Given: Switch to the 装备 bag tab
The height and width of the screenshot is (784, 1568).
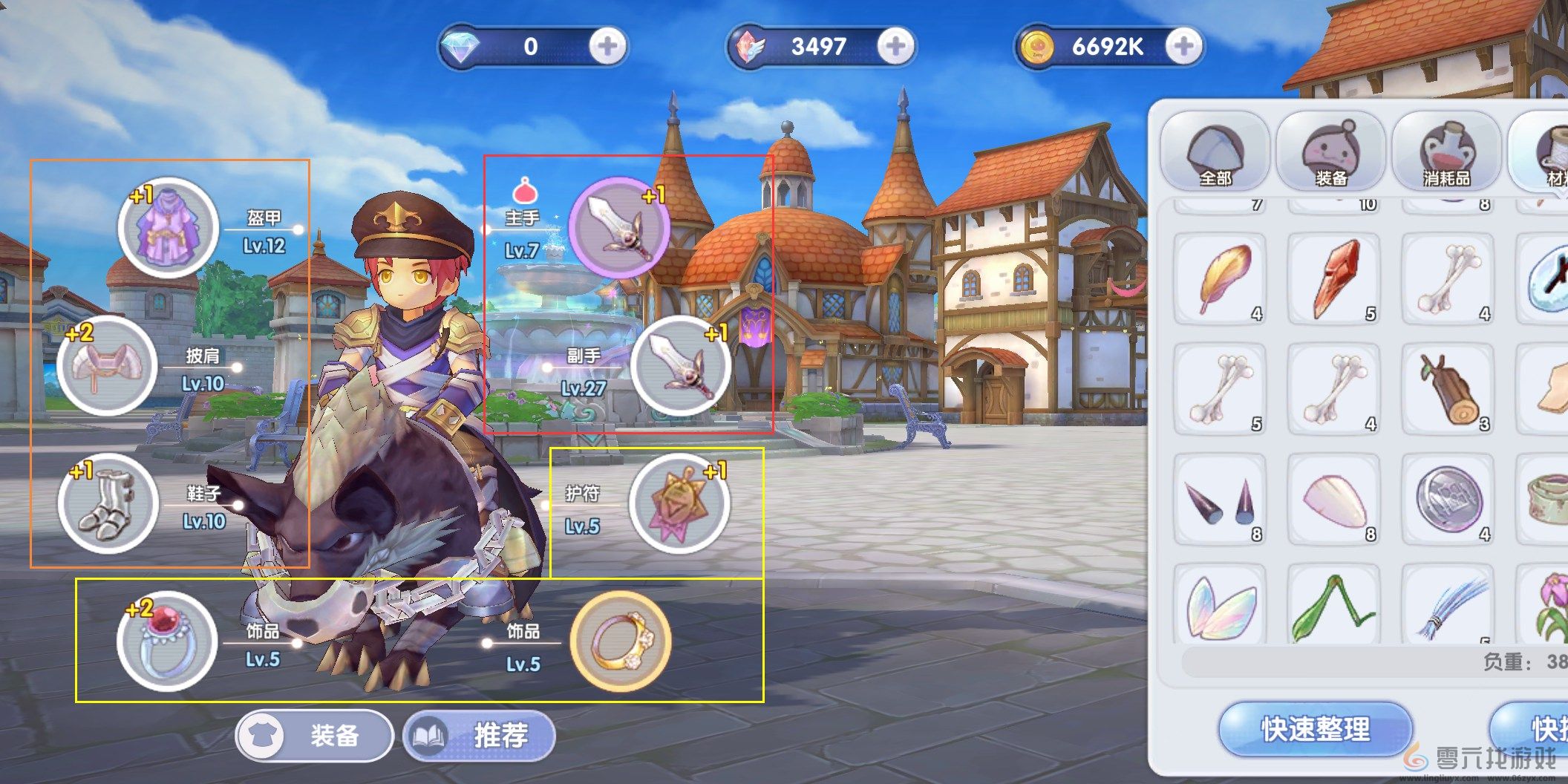Looking at the screenshot, I should tap(1330, 152).
